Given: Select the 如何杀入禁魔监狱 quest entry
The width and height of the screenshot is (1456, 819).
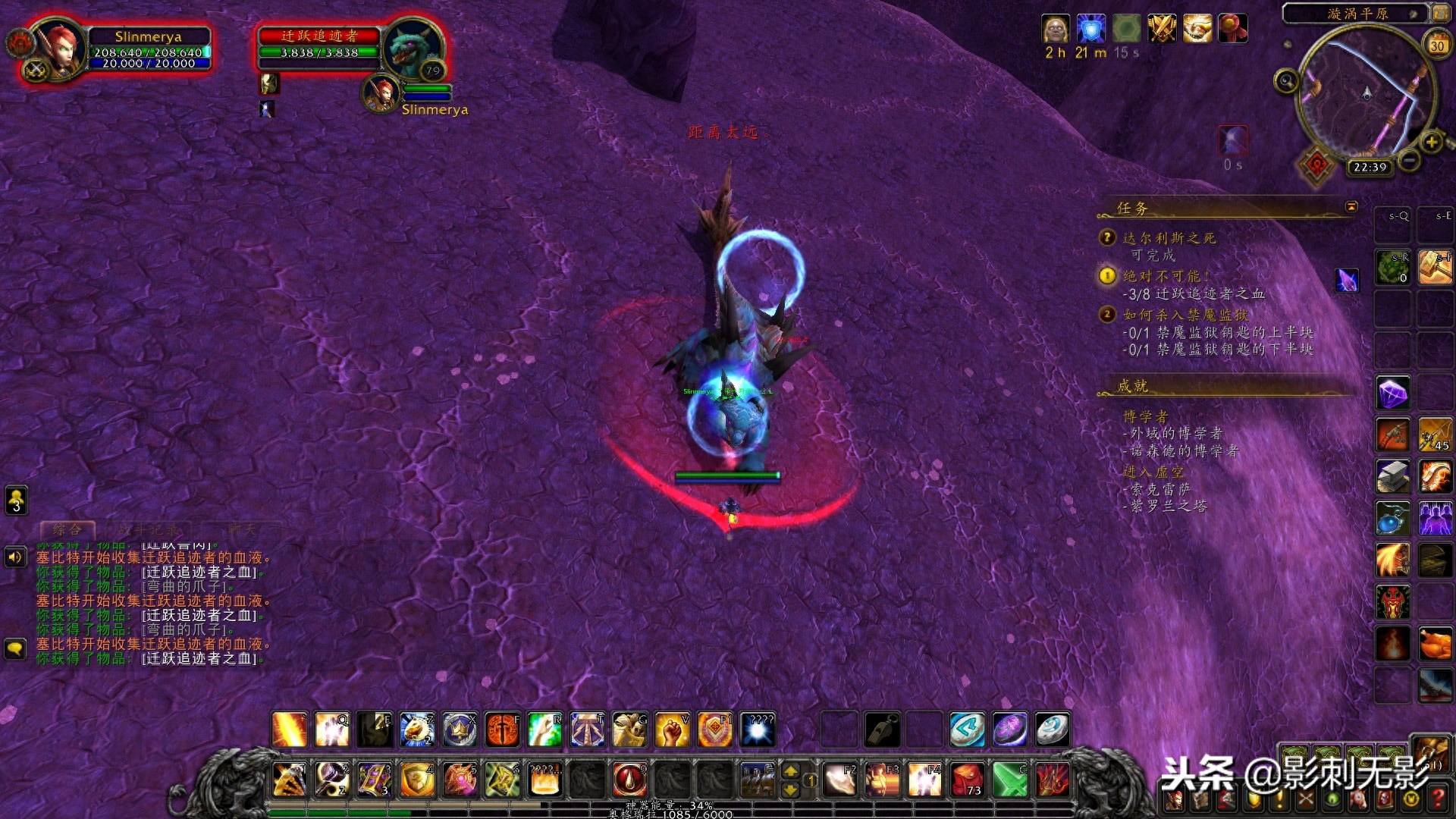Looking at the screenshot, I should coord(1185,315).
